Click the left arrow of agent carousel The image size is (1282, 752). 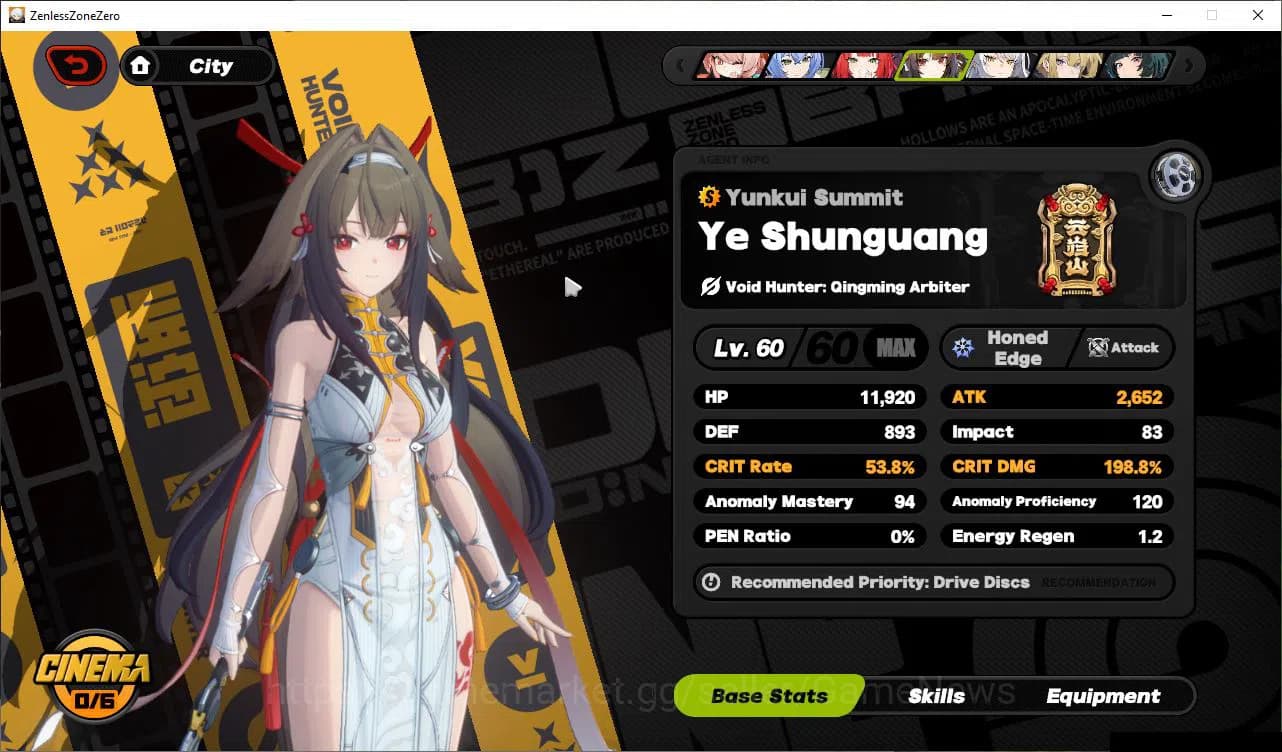681,65
